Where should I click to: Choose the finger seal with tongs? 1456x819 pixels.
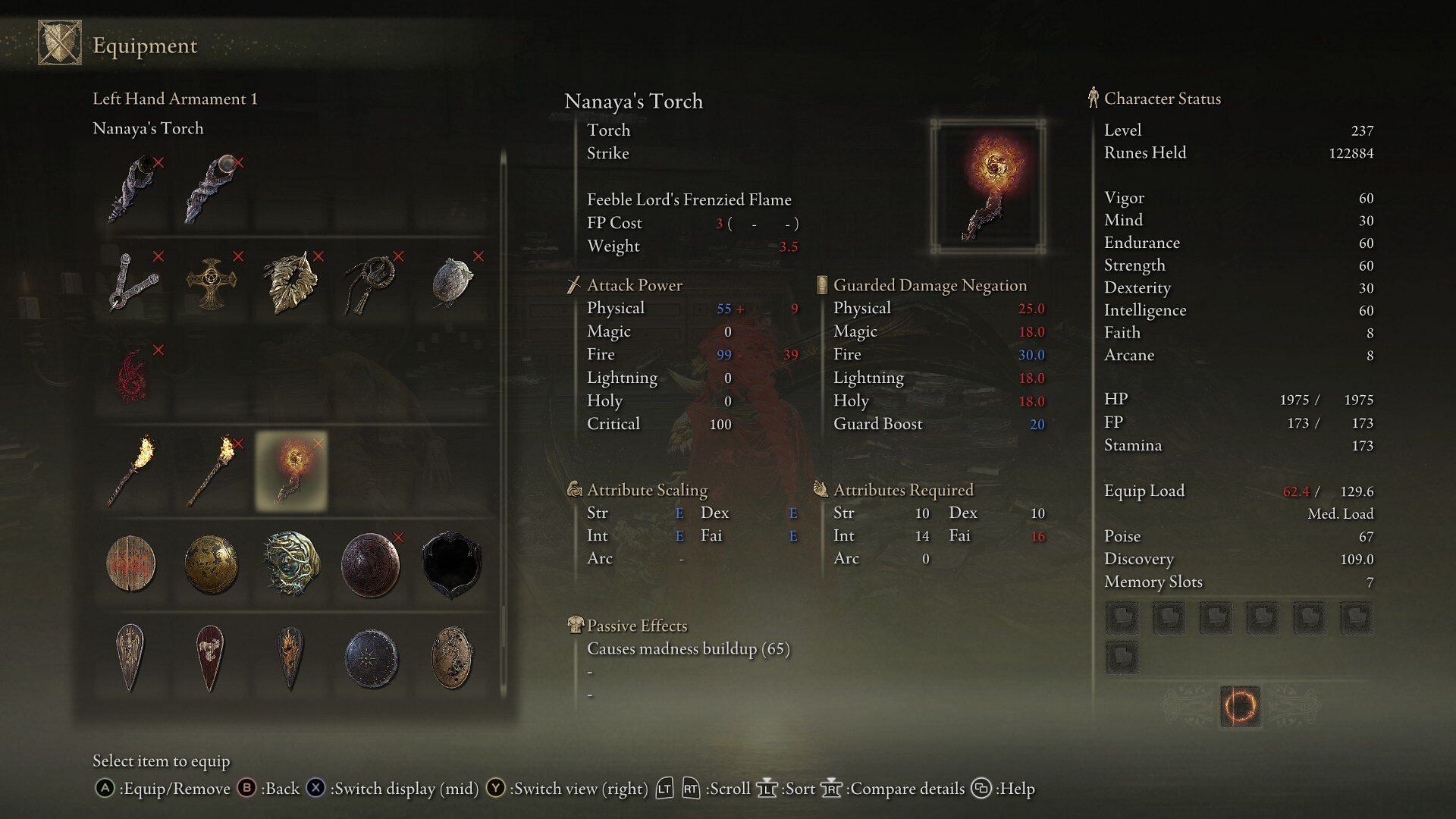(133, 282)
